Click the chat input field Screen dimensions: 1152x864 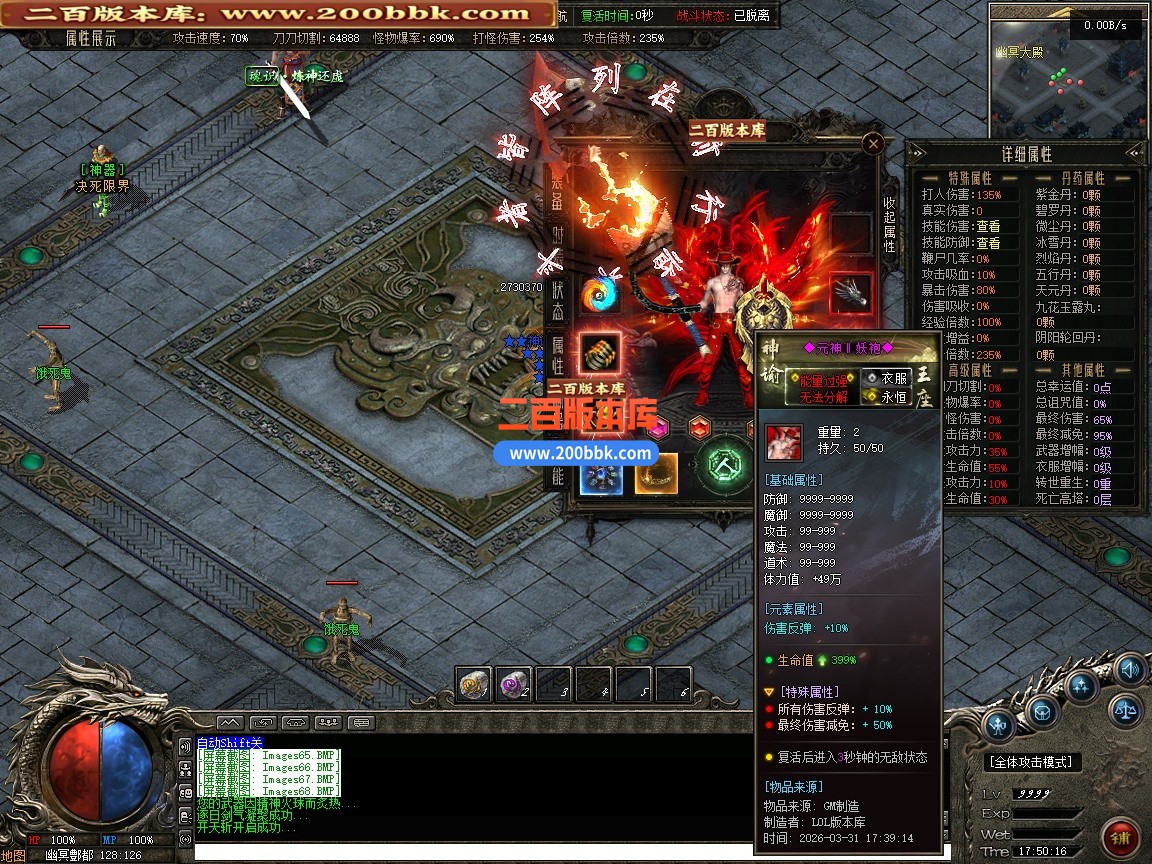470,852
